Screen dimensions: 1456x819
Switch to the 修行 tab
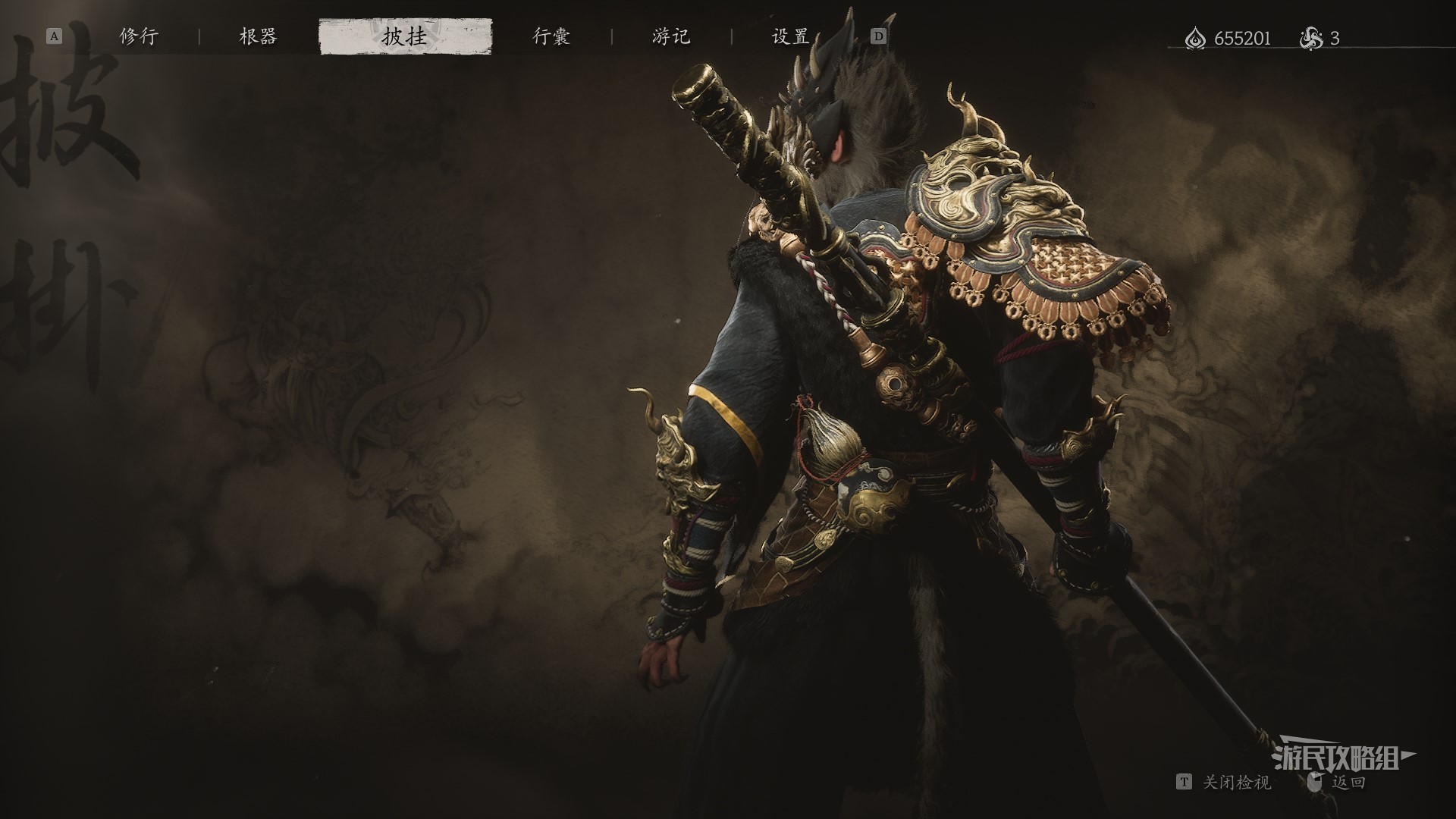(x=139, y=36)
